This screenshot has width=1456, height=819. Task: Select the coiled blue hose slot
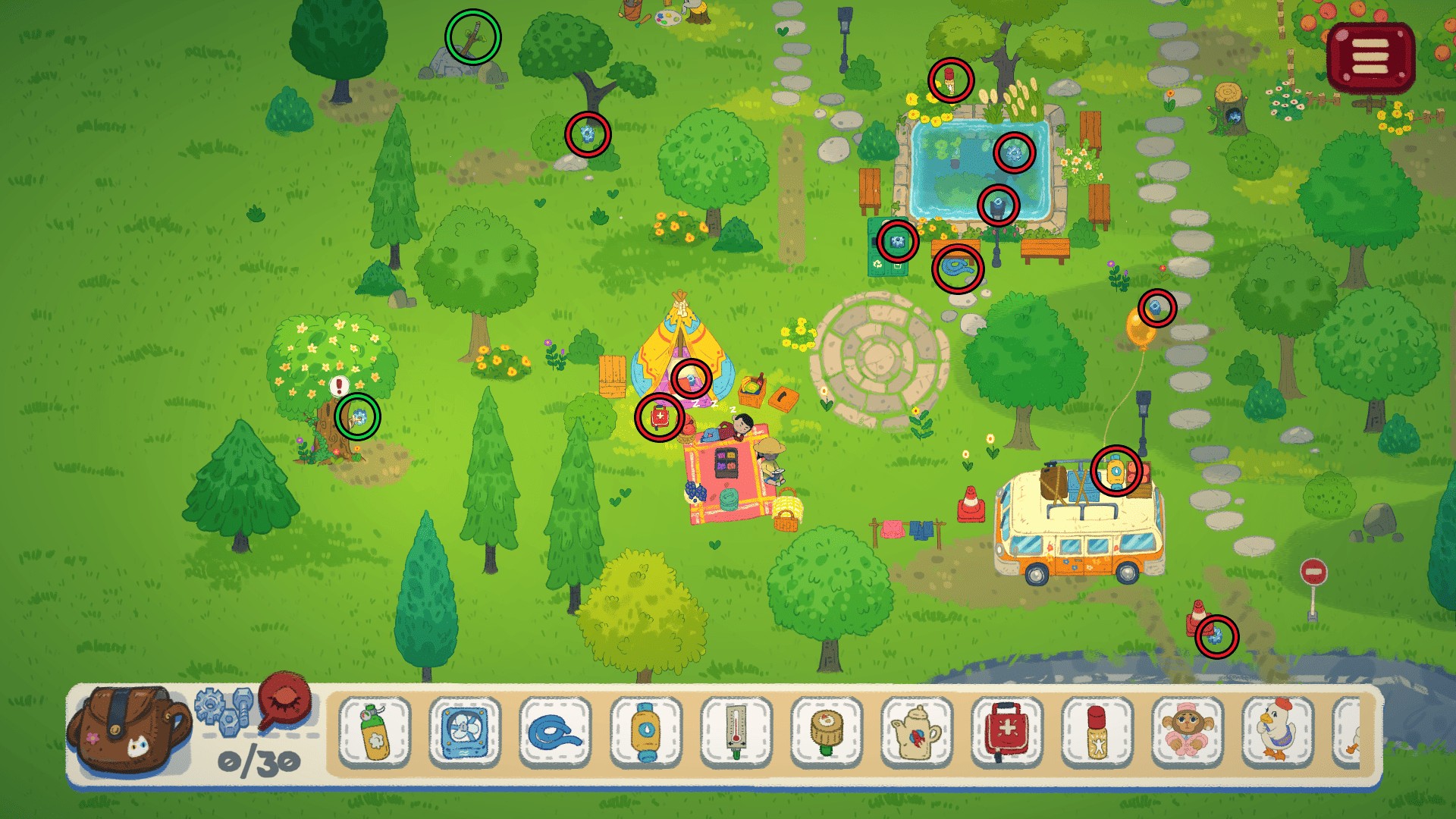555,732
